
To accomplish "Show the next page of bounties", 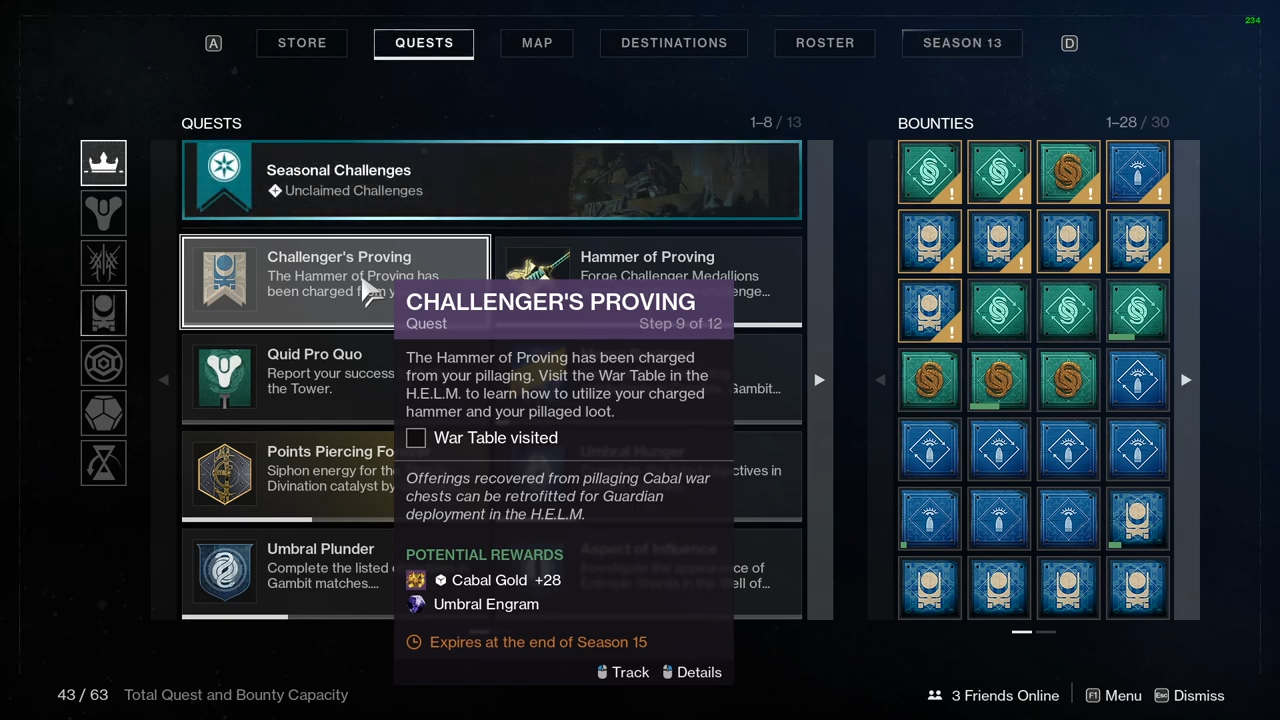I will point(1186,380).
